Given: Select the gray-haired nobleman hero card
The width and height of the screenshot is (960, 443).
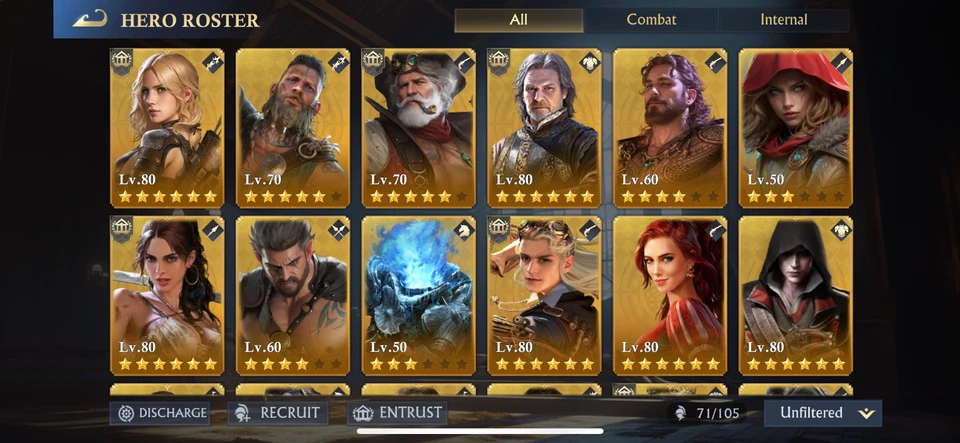Looking at the screenshot, I should 544,127.
